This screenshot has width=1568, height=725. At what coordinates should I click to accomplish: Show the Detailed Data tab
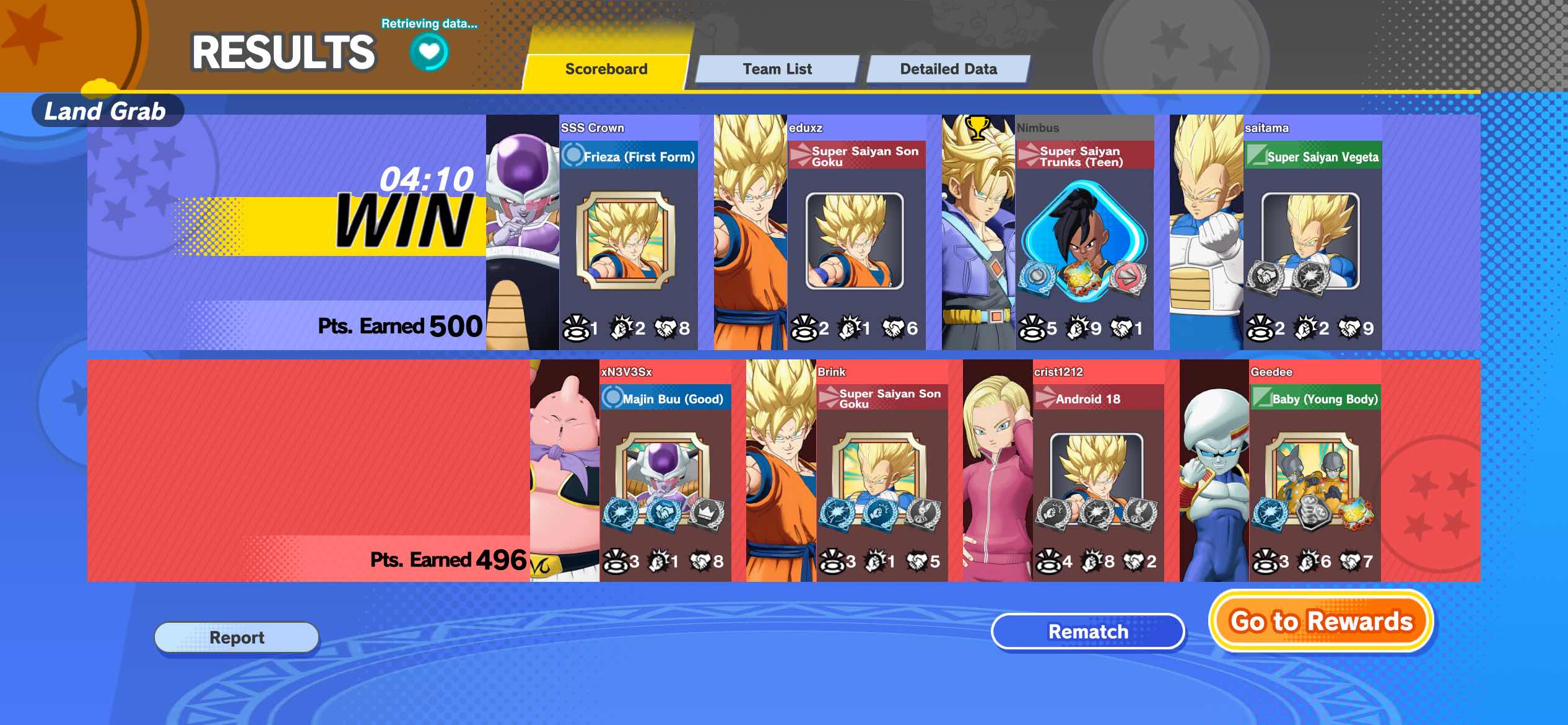pos(948,69)
